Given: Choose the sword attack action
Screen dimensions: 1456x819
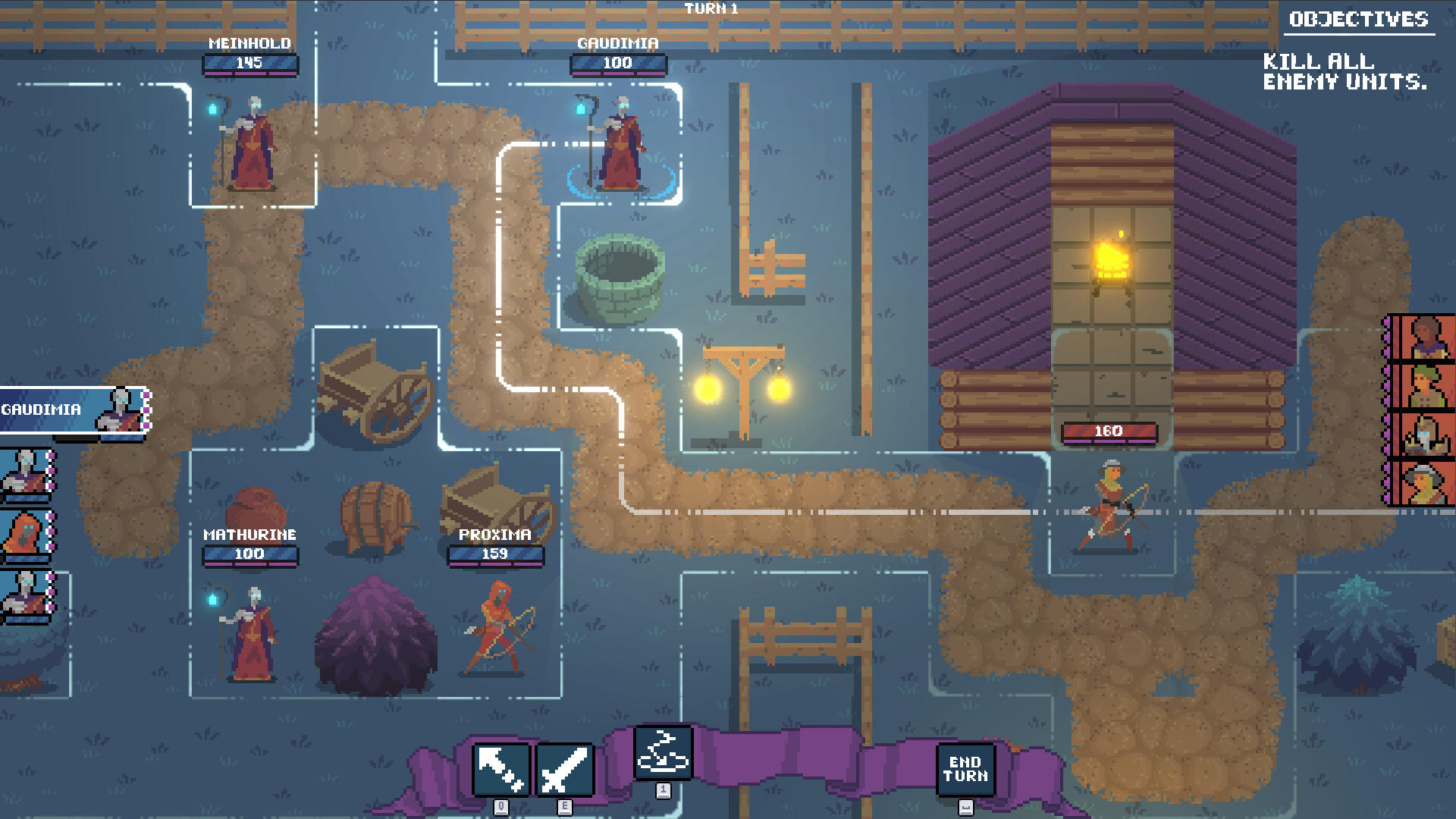Looking at the screenshot, I should (565, 770).
